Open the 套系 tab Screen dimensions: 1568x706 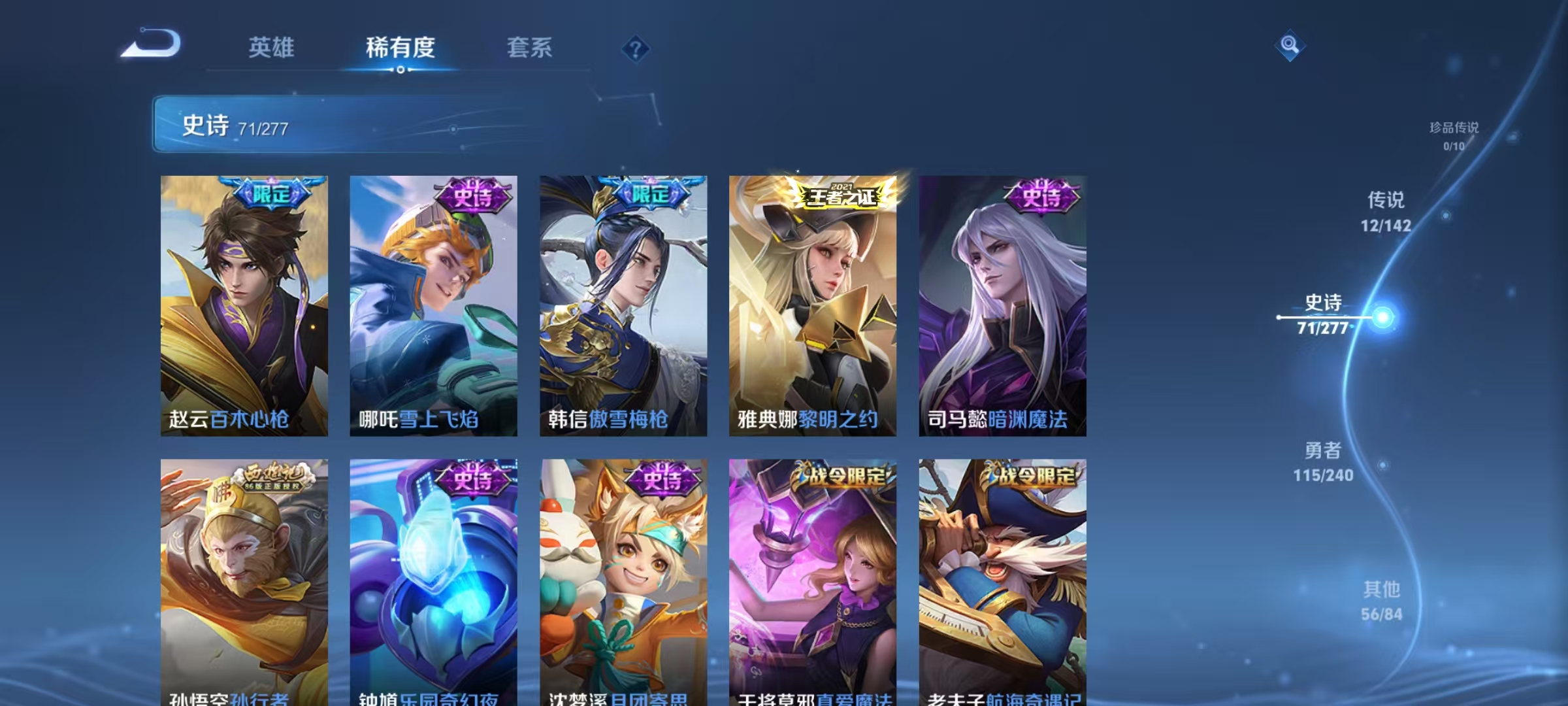click(530, 47)
